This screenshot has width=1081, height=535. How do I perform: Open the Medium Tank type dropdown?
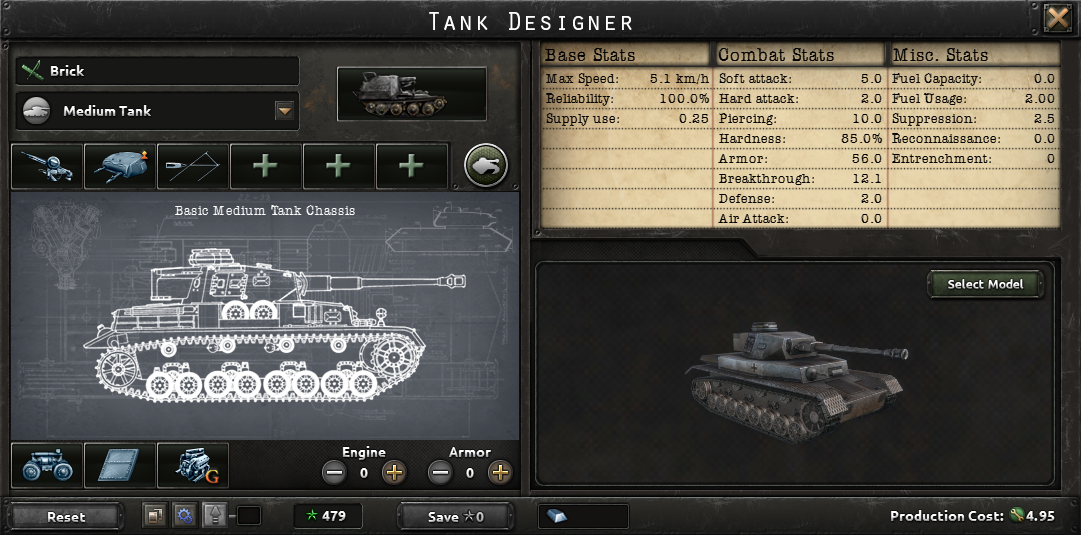click(284, 111)
